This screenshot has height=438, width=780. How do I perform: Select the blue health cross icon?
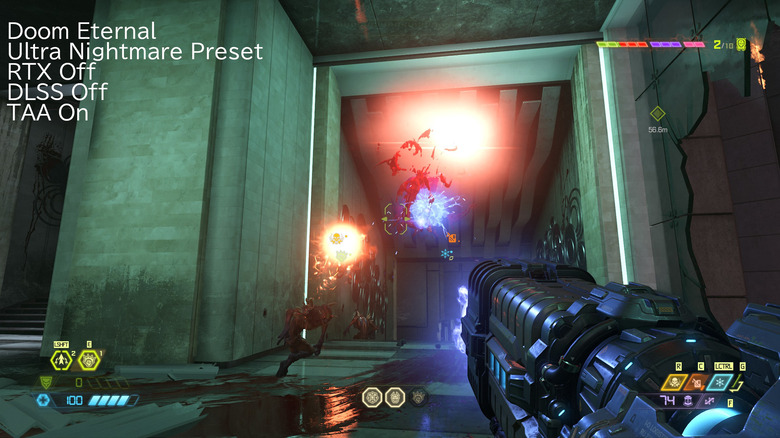coord(44,400)
